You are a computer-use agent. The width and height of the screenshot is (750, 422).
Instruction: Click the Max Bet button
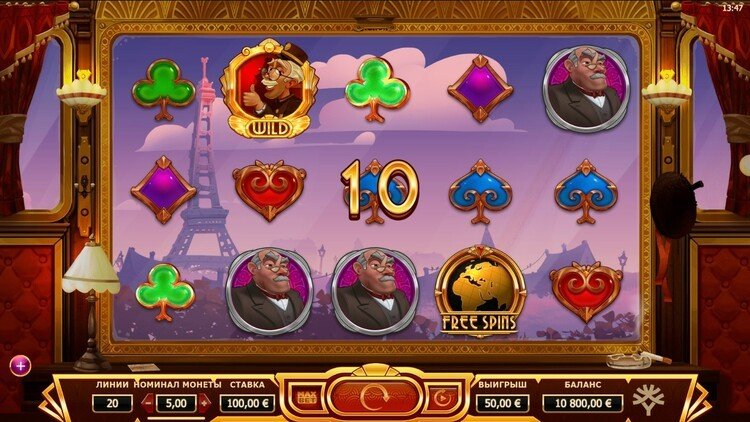point(305,399)
